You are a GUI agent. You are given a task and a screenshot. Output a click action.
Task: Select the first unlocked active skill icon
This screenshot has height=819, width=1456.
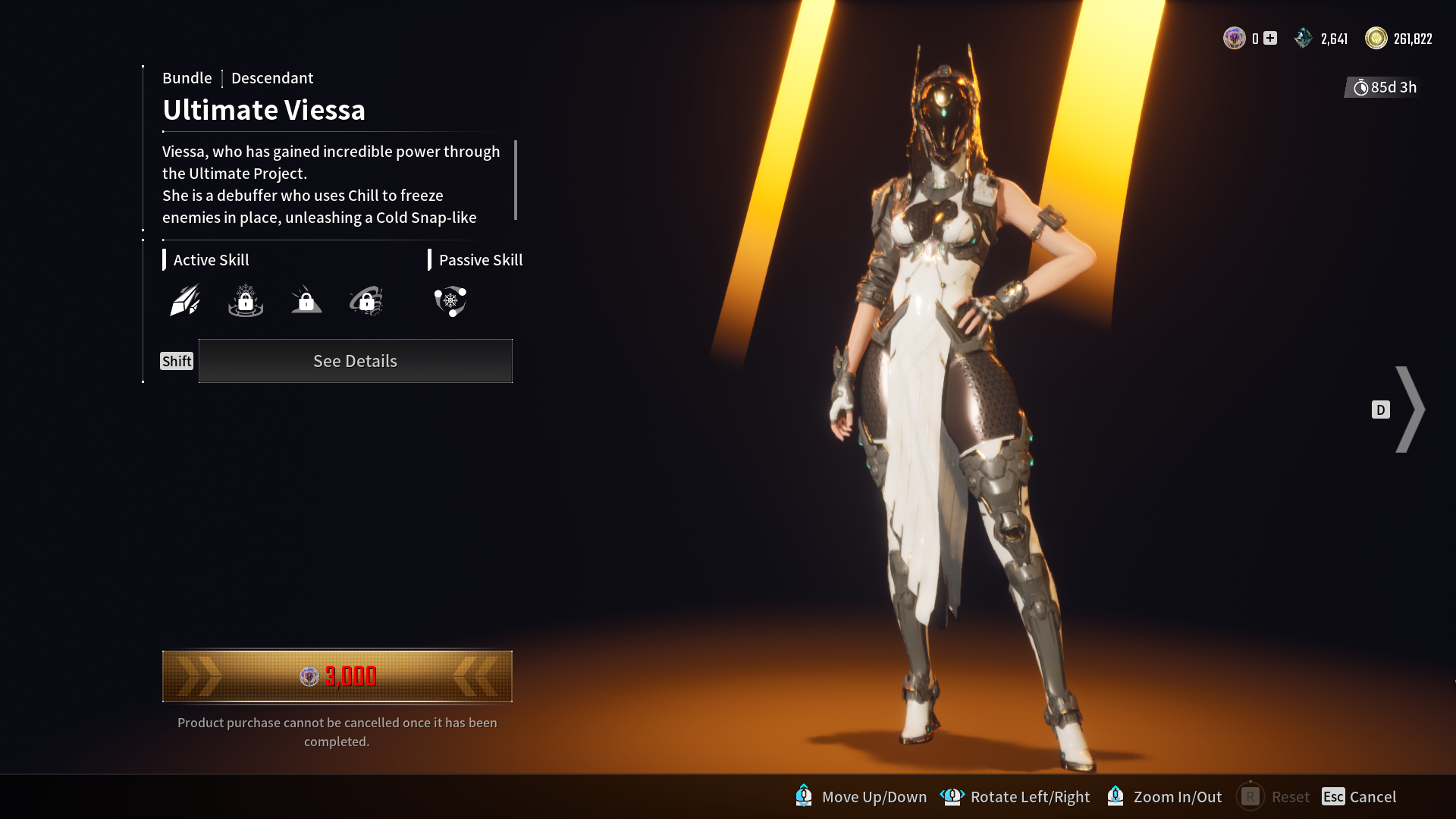[185, 301]
